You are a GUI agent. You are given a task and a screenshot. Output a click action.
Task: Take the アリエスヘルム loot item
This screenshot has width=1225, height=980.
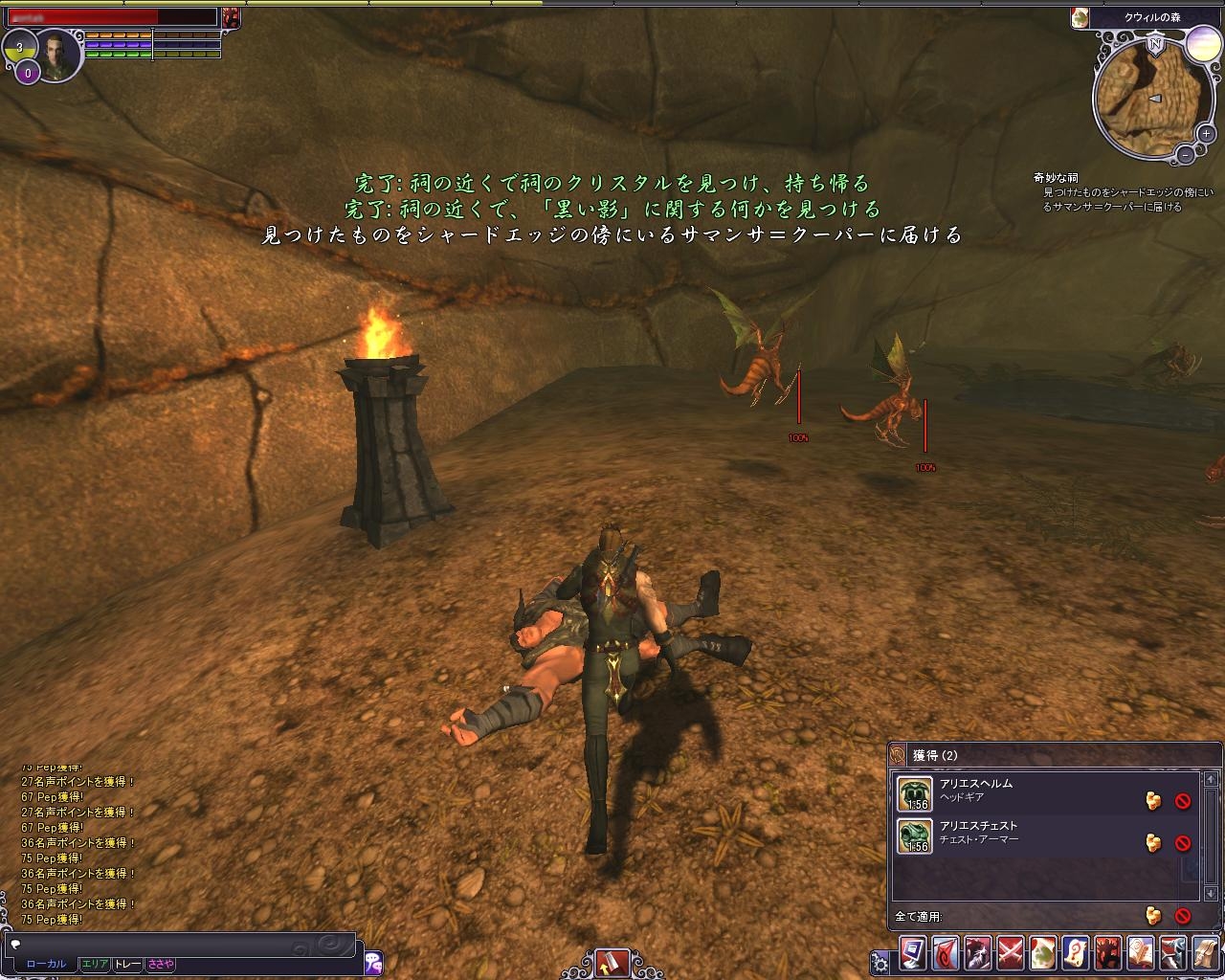click(1154, 801)
